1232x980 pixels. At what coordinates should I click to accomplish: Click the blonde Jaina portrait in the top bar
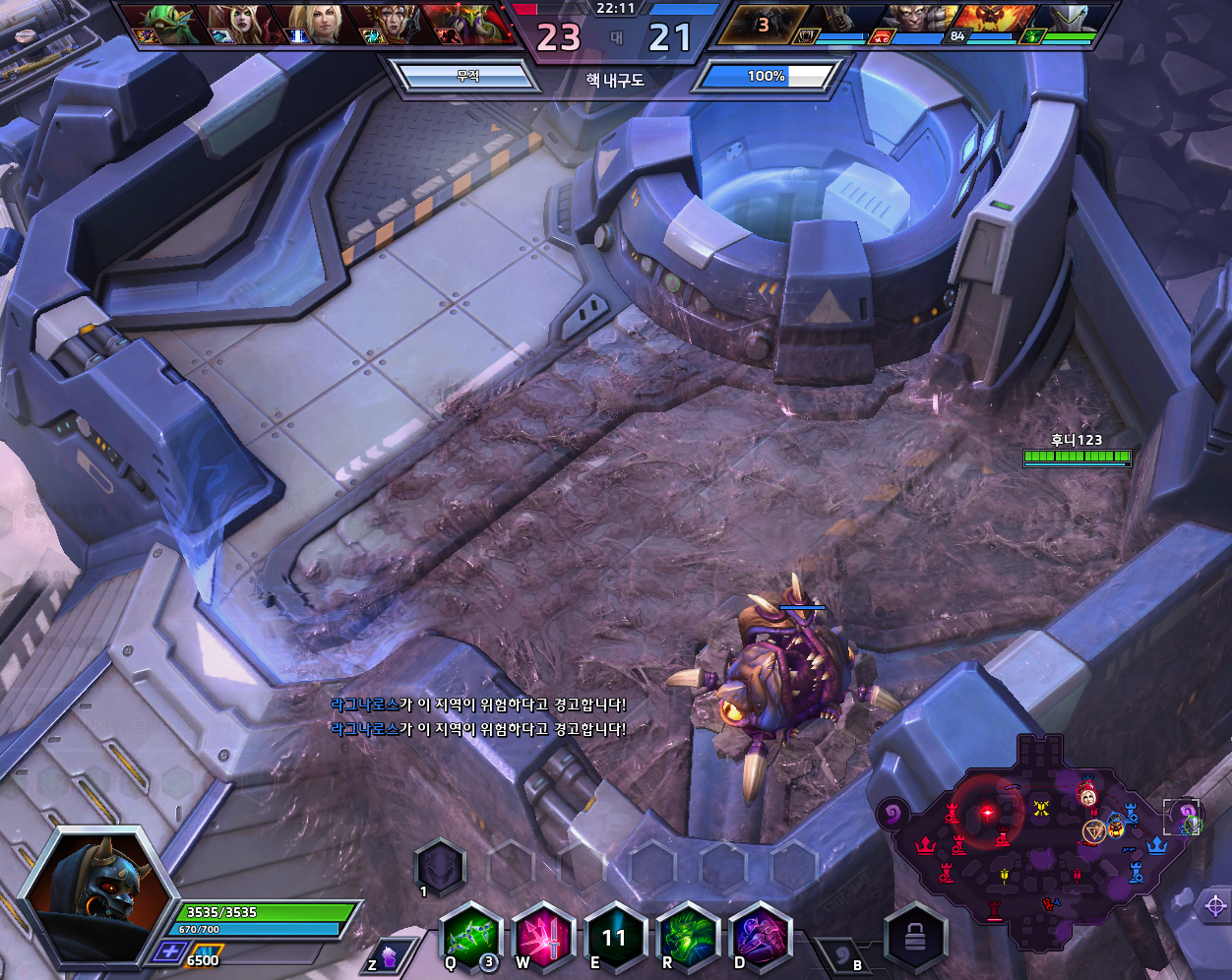pos(313,24)
